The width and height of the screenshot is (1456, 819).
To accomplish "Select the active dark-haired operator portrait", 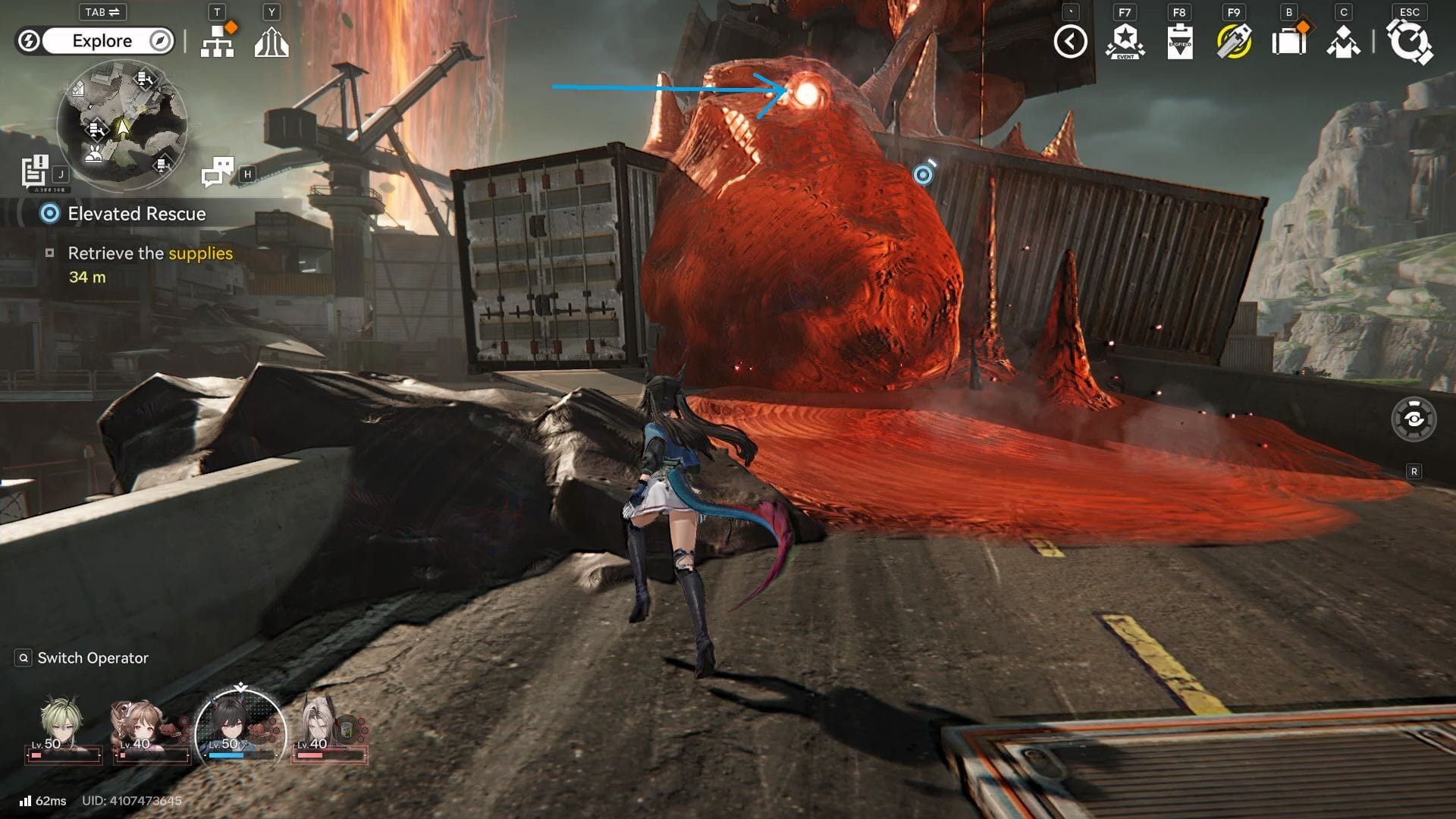I will pyautogui.click(x=240, y=728).
